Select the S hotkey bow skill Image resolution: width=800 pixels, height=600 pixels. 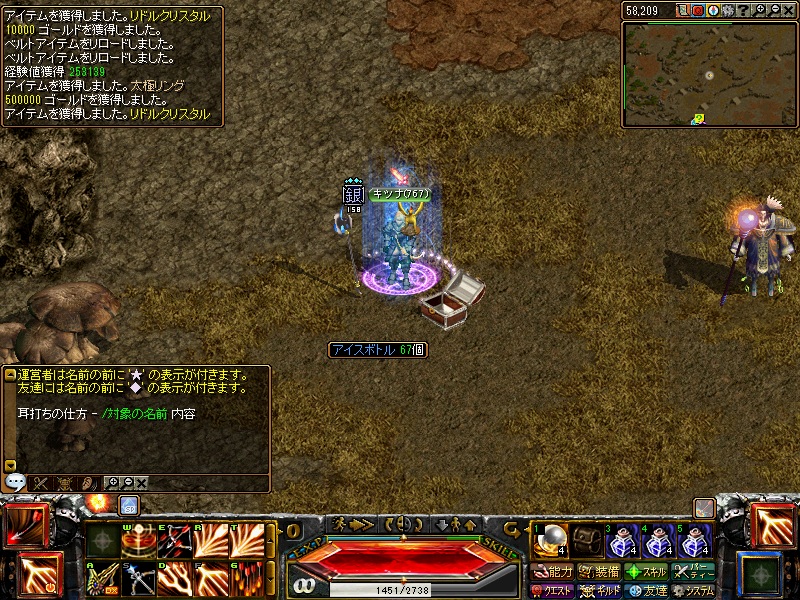click(139, 578)
